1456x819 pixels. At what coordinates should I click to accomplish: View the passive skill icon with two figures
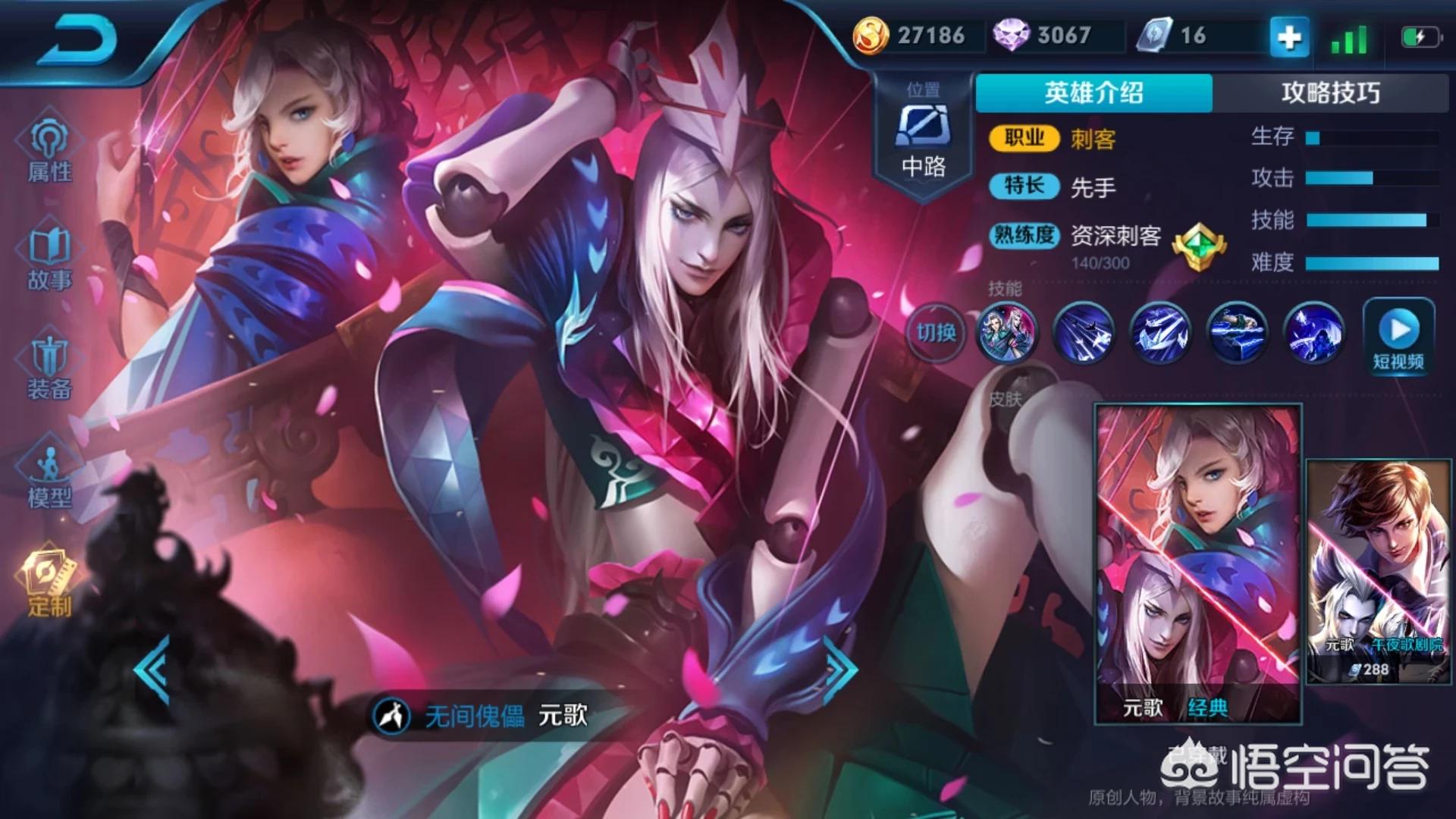click(x=1007, y=332)
